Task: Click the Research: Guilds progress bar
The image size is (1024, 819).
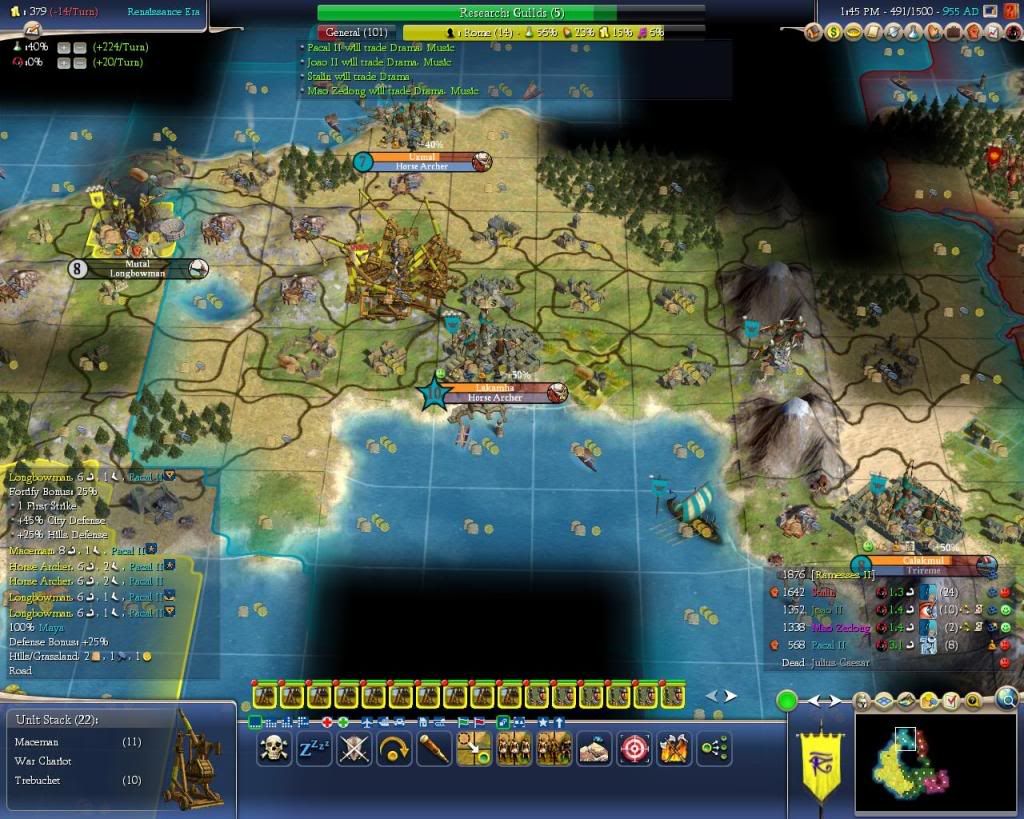Action: coord(511,13)
